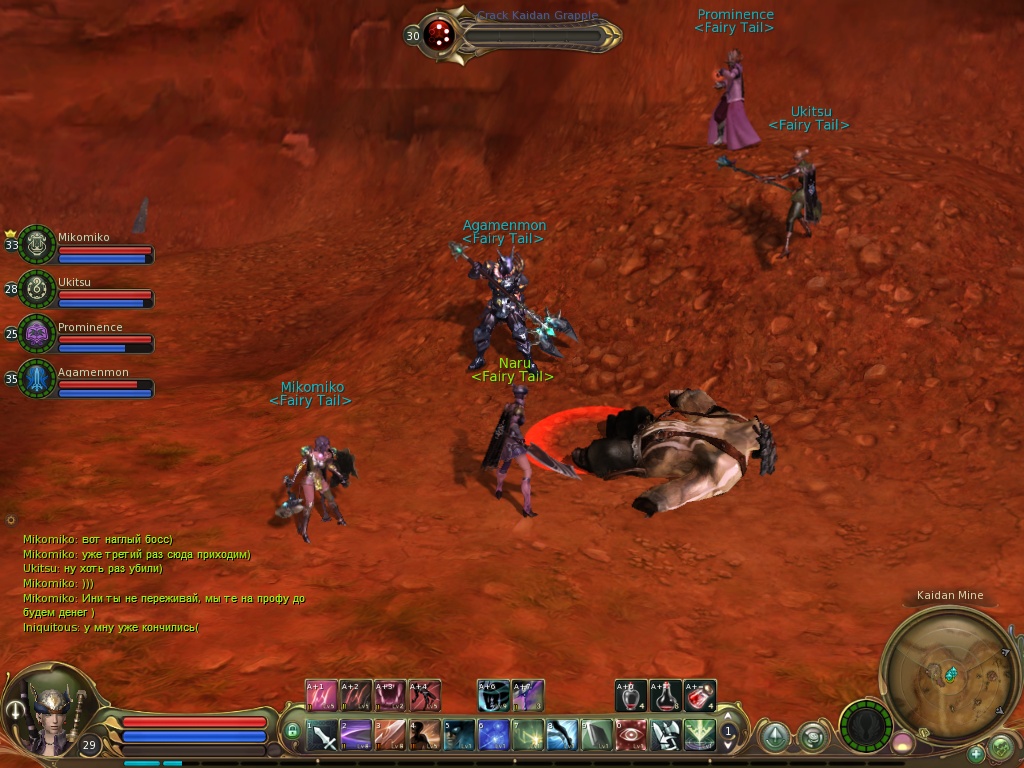Activate the red eye skill in slot 0
Viewport: 1024px width, 768px height.
(x=631, y=736)
